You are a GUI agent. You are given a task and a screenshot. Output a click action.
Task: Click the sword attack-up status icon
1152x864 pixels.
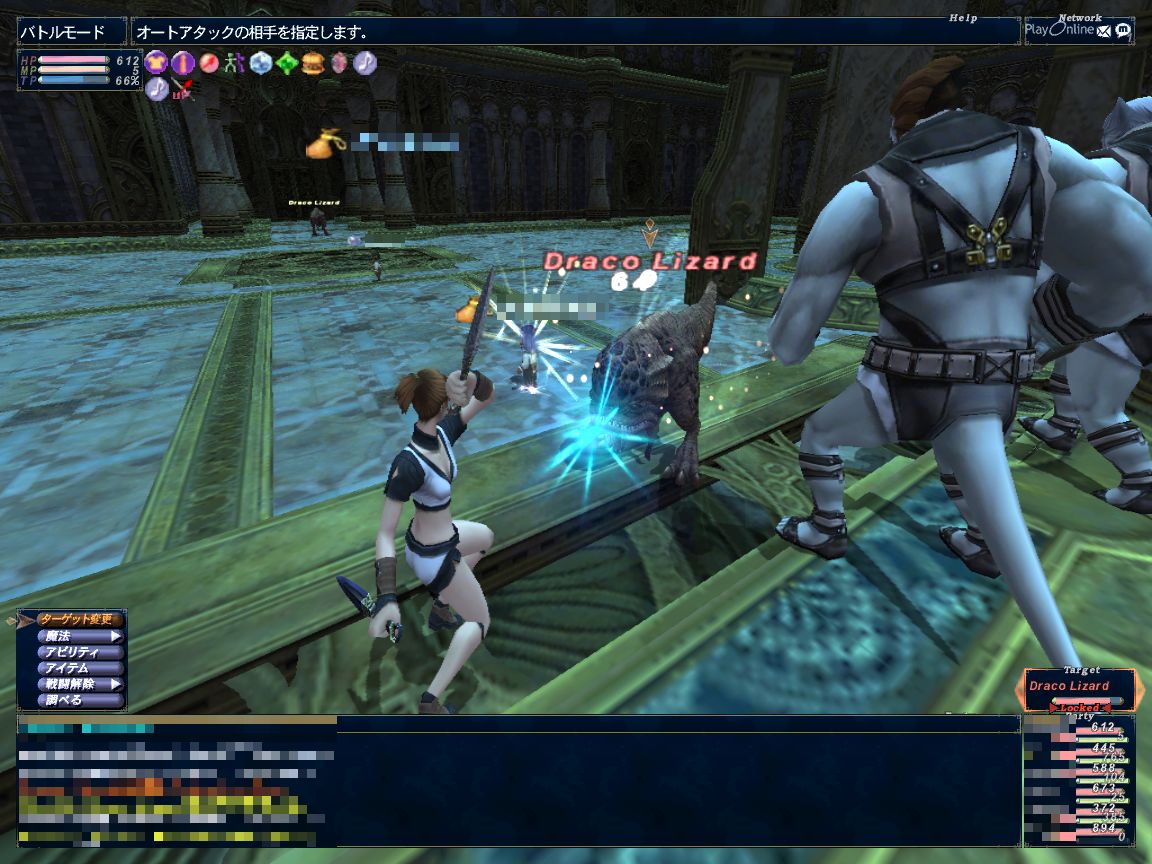[182, 89]
